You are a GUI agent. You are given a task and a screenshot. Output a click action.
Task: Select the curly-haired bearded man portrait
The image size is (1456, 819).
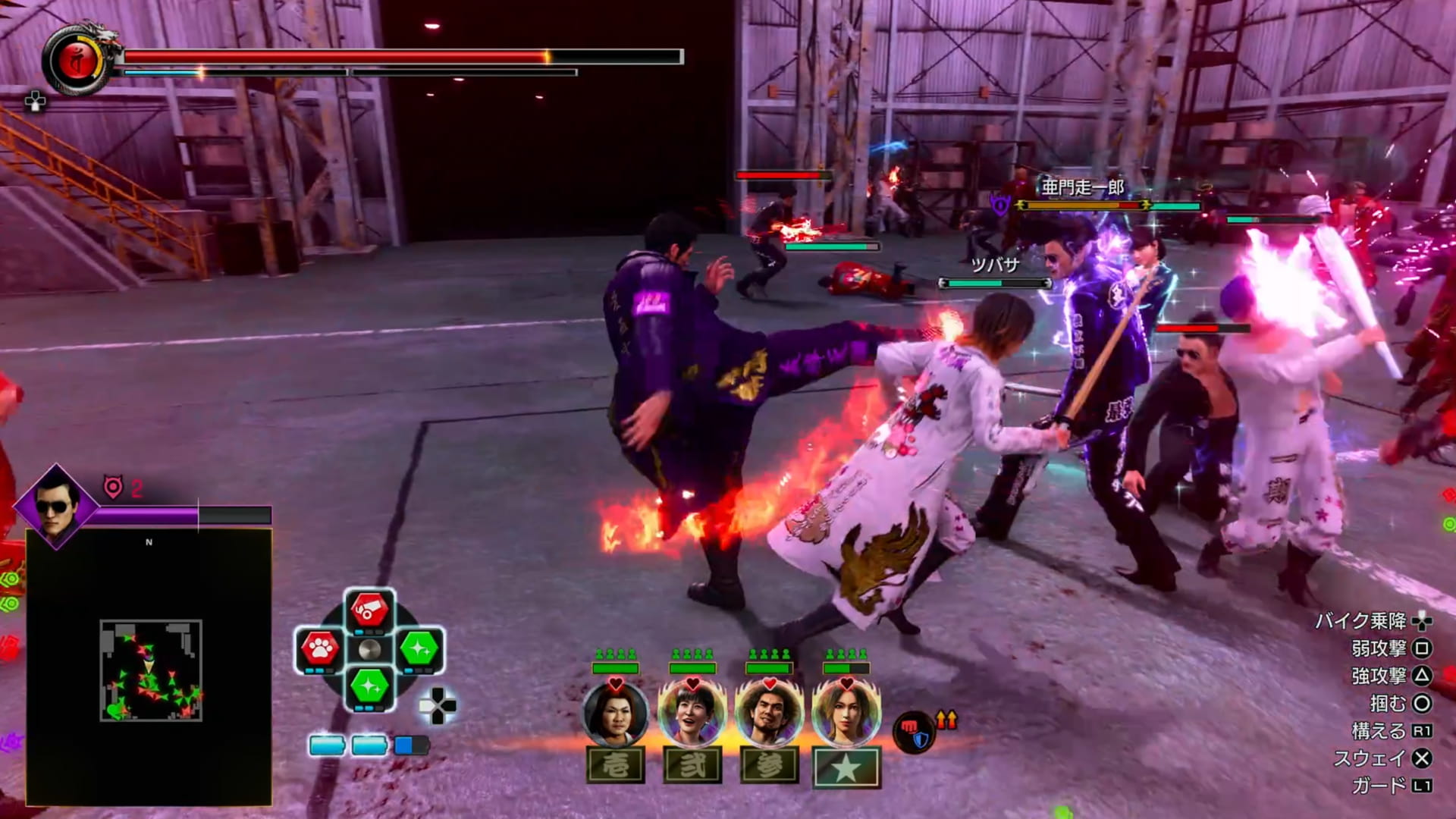tap(769, 714)
